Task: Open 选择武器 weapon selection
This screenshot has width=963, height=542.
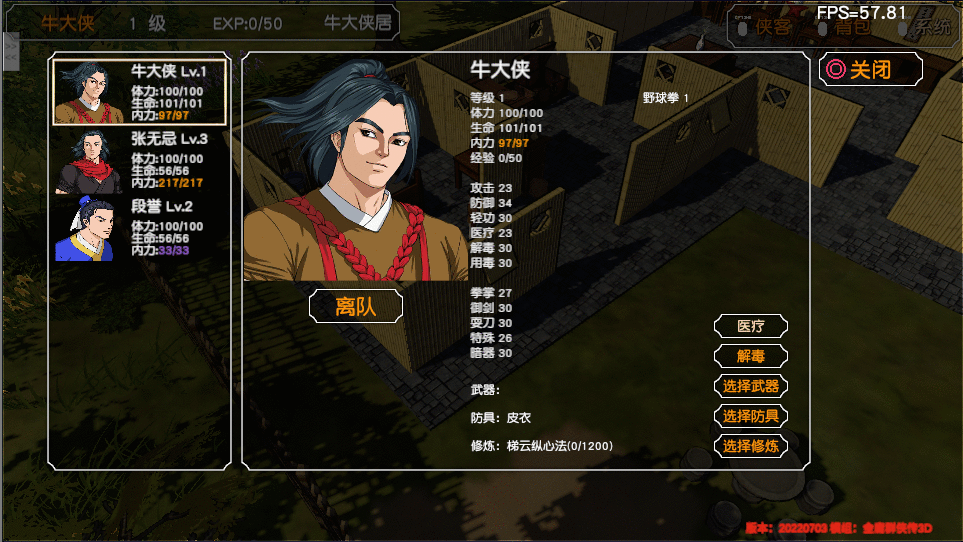Action: 750,386
